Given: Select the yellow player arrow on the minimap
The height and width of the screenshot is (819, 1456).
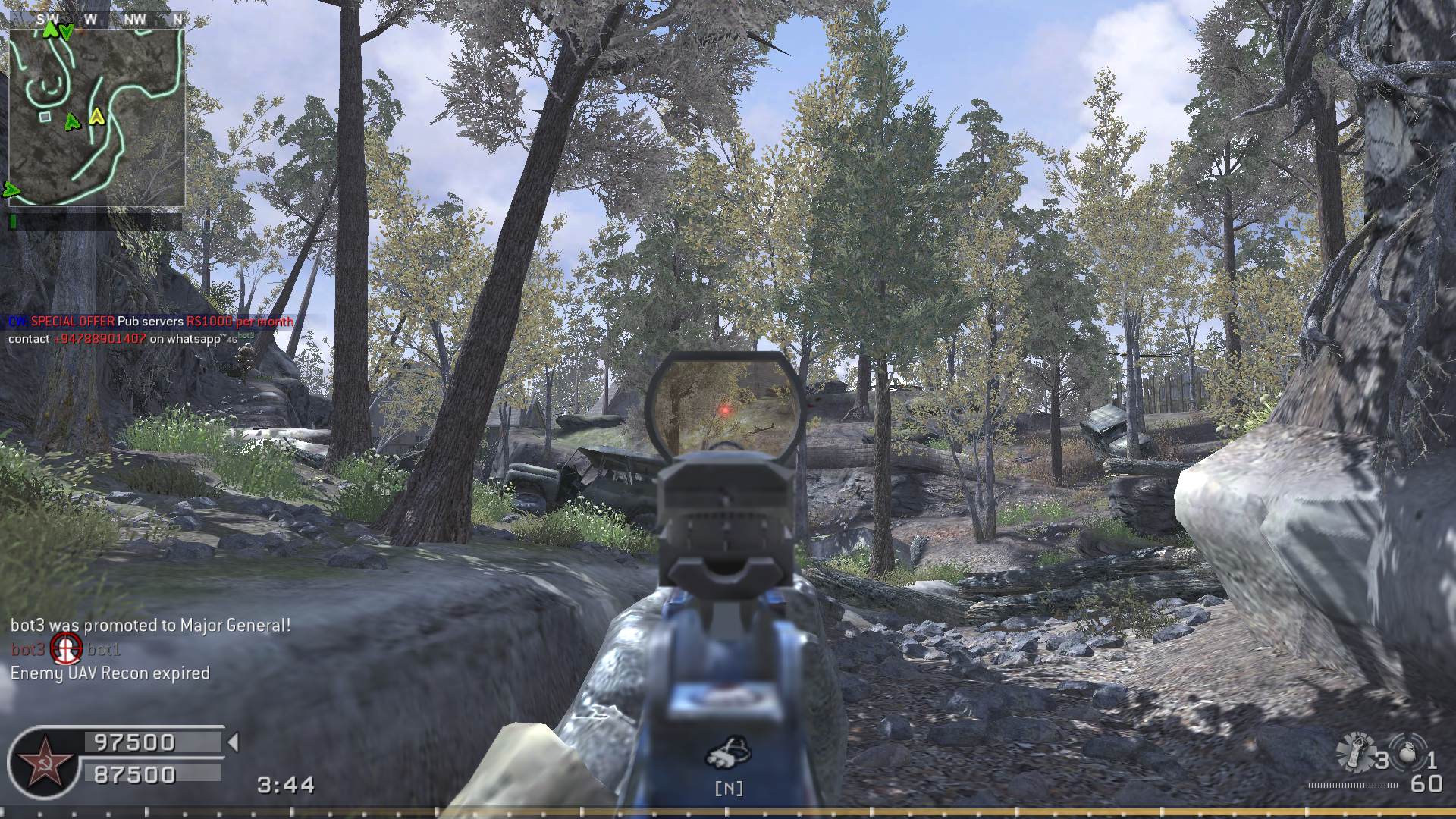Looking at the screenshot, I should [x=96, y=117].
